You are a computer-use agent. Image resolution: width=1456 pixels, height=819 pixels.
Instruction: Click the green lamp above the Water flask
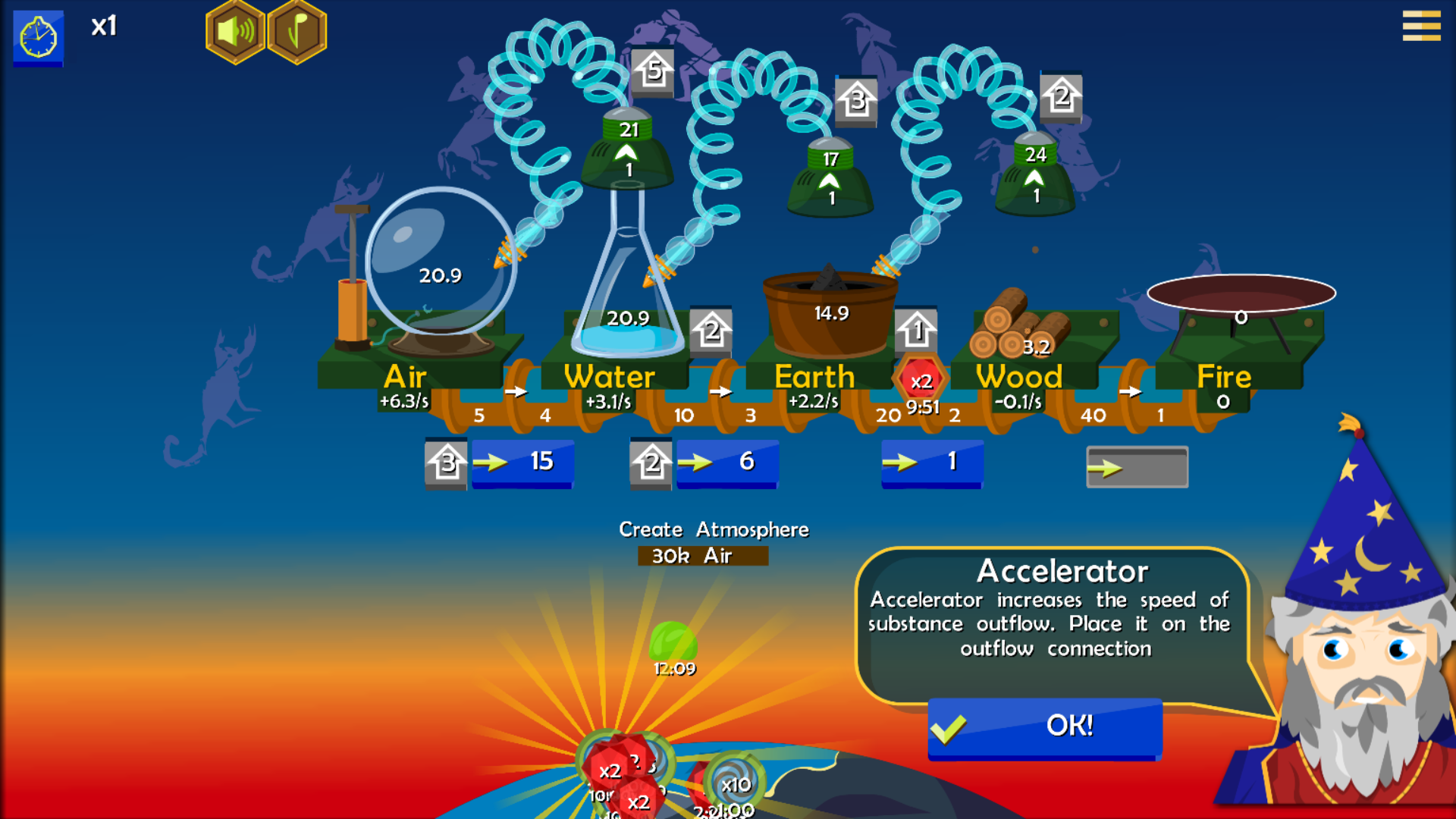tap(626, 152)
